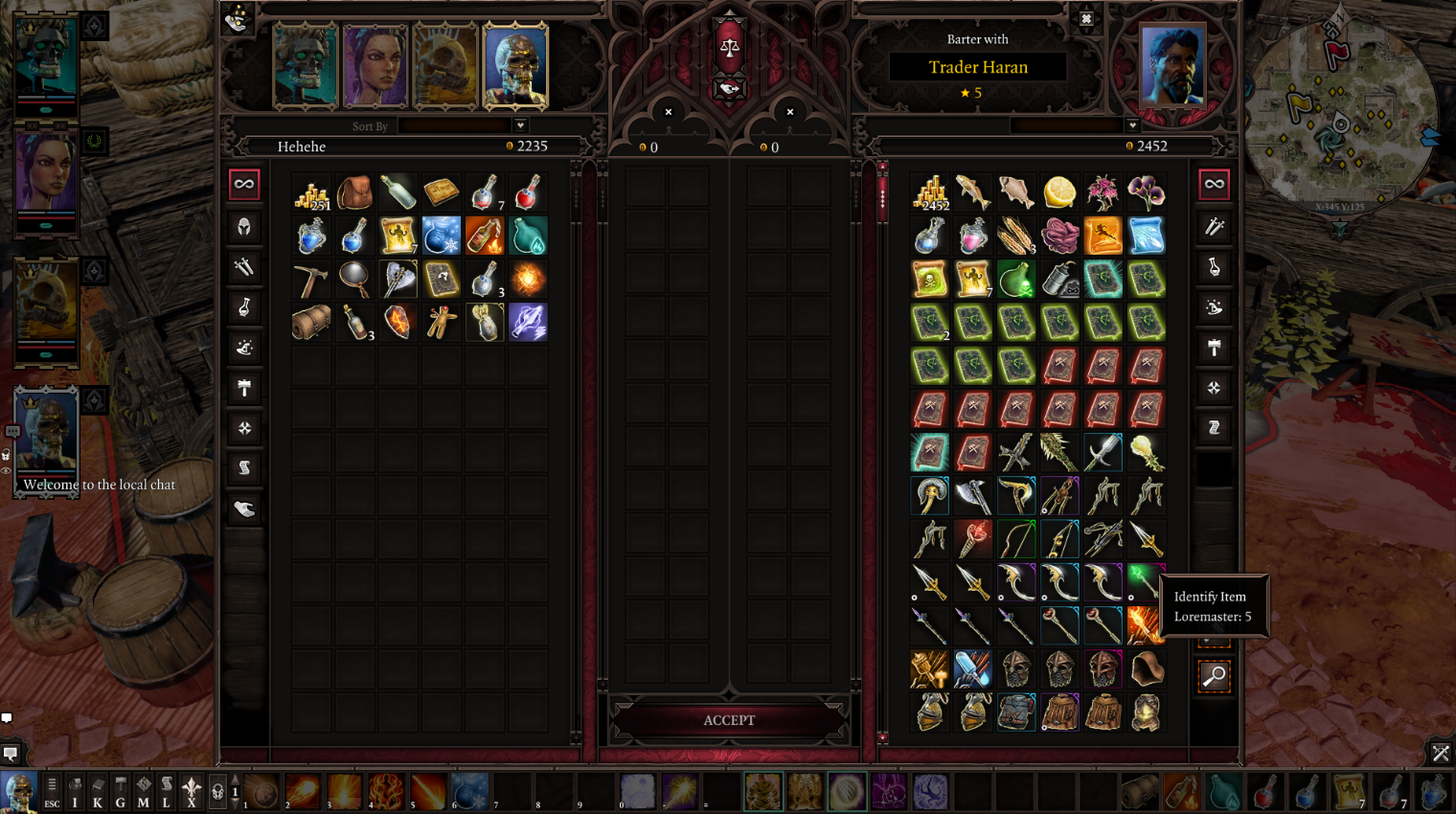
Task: Close the barter window
Action: [1086, 19]
